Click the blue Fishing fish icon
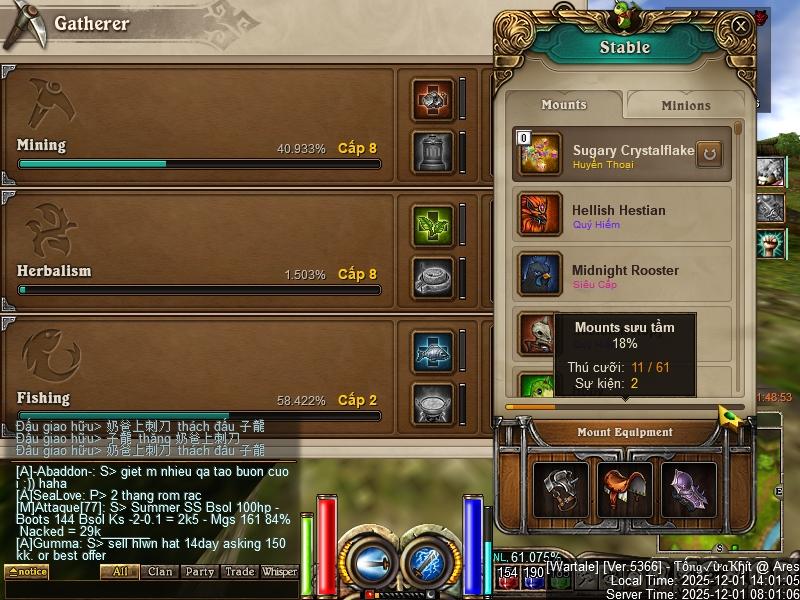The width and height of the screenshot is (800, 600). point(433,352)
